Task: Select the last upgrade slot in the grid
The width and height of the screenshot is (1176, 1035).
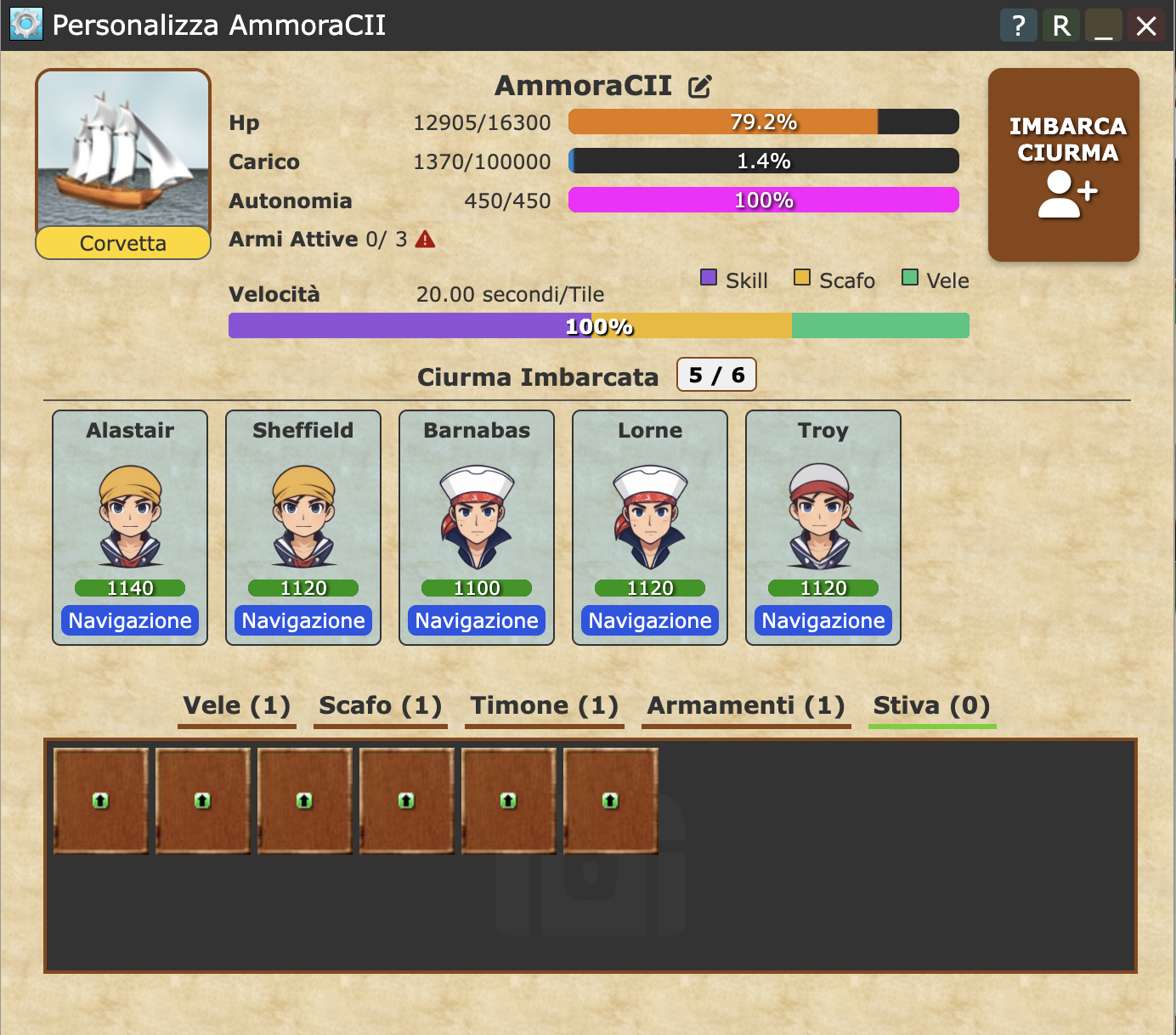Action: 610,800
